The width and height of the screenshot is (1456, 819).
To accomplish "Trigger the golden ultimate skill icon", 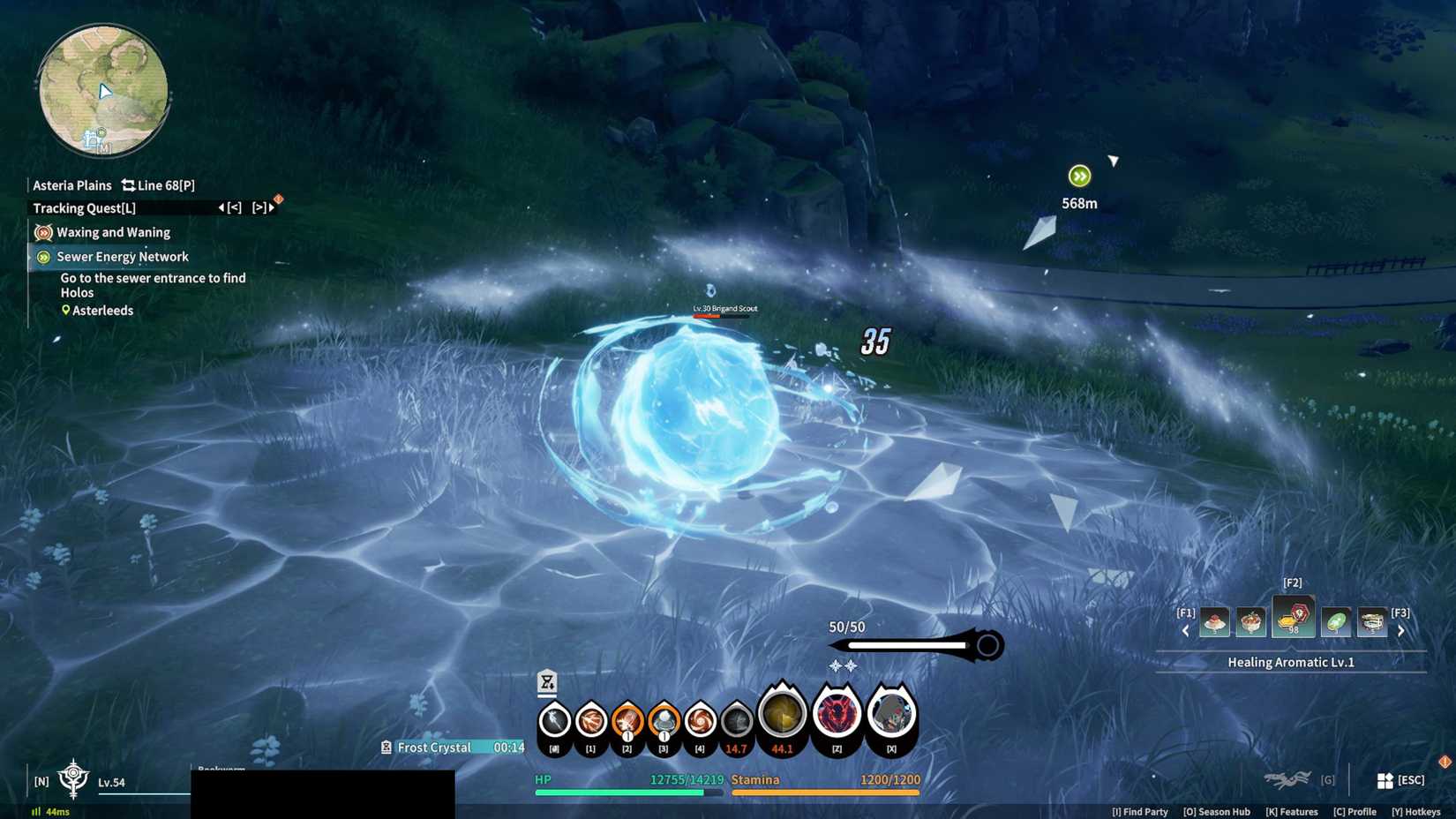I will 782,715.
